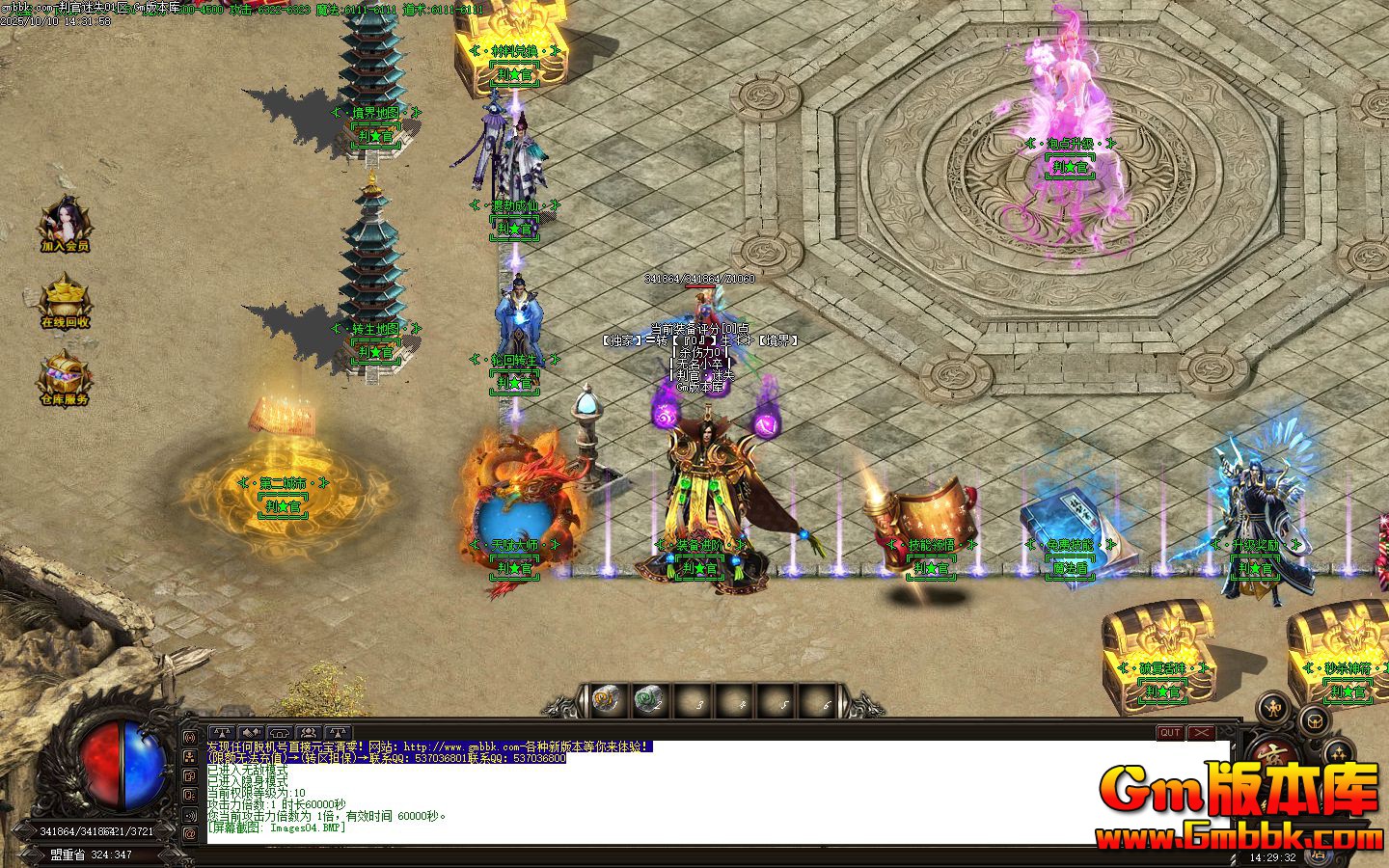
Task: Select the green scroll skill in hotbar slot 2
Action: pos(647,700)
